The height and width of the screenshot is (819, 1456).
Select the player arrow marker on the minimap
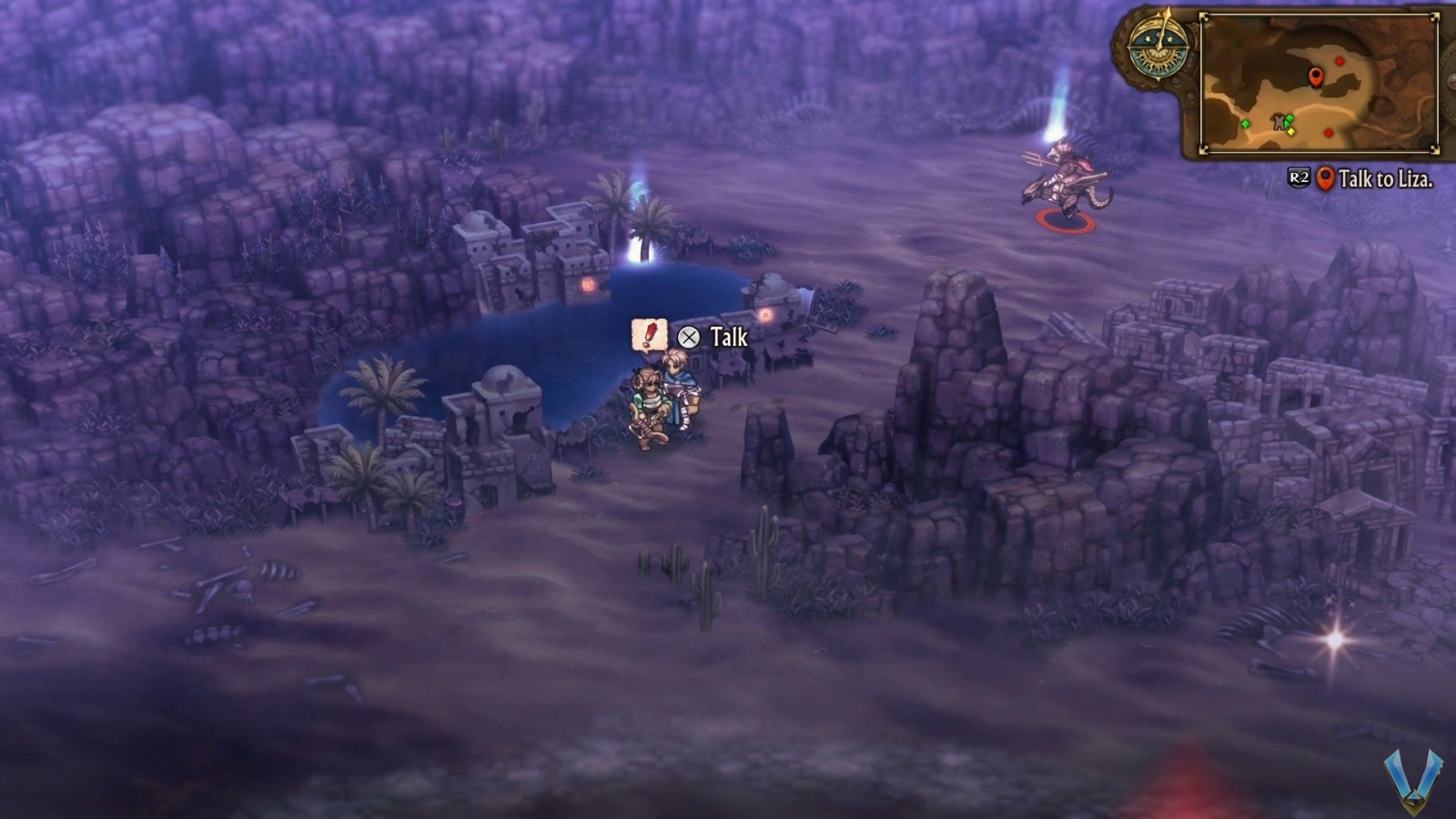coord(1279,122)
